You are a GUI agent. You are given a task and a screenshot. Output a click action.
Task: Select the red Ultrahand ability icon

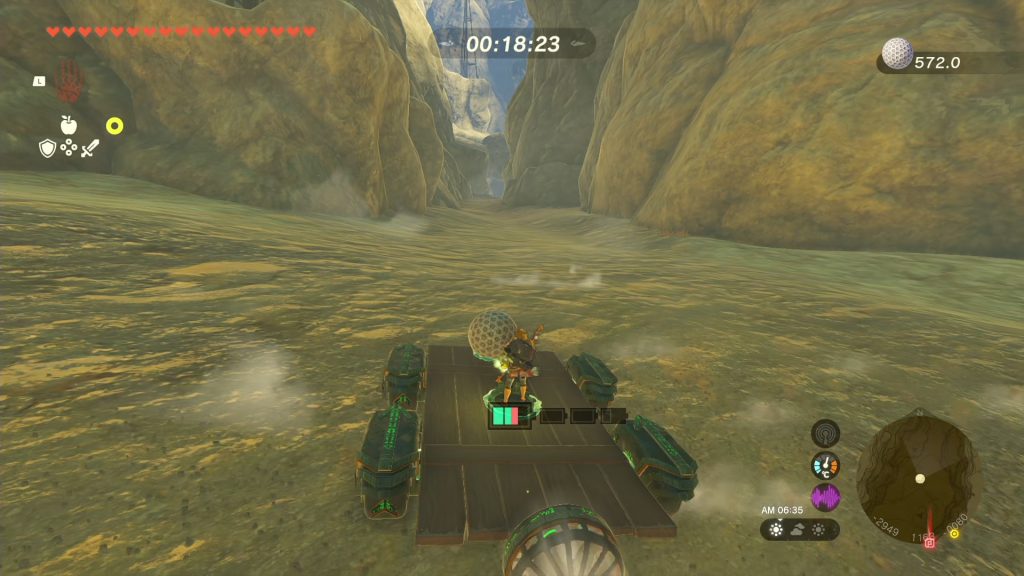tap(68, 81)
